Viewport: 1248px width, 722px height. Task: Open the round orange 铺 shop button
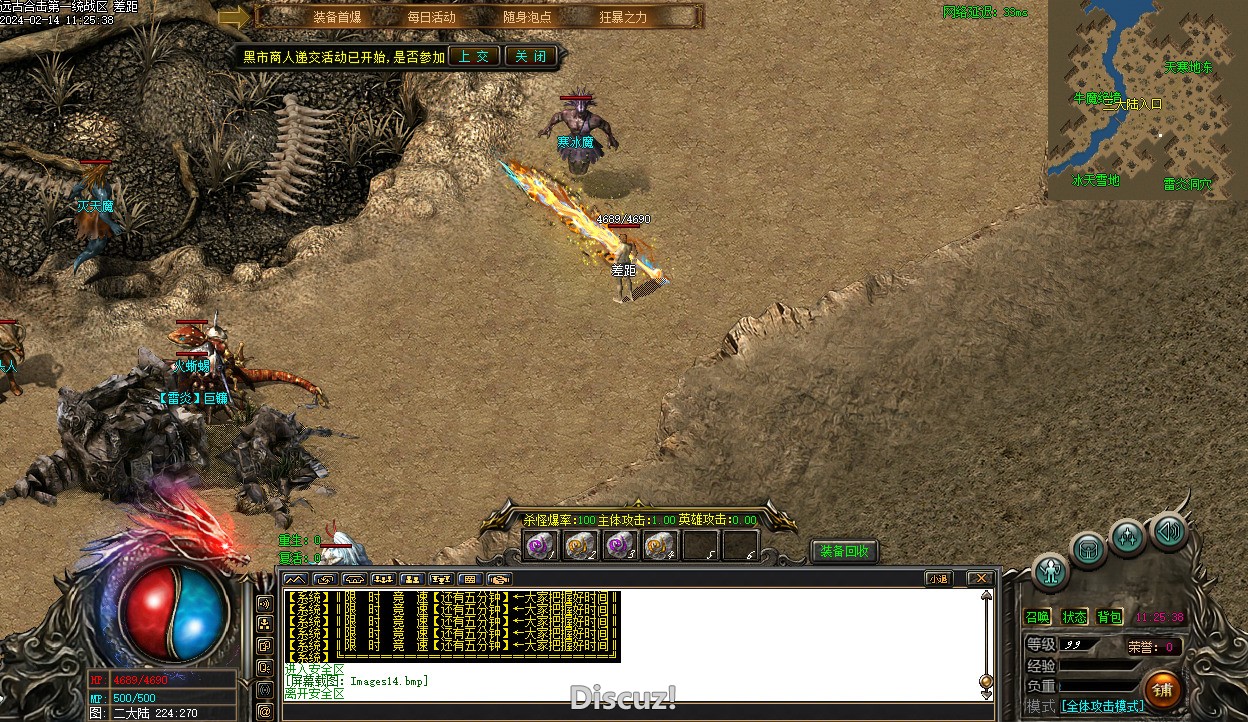coord(1162,689)
